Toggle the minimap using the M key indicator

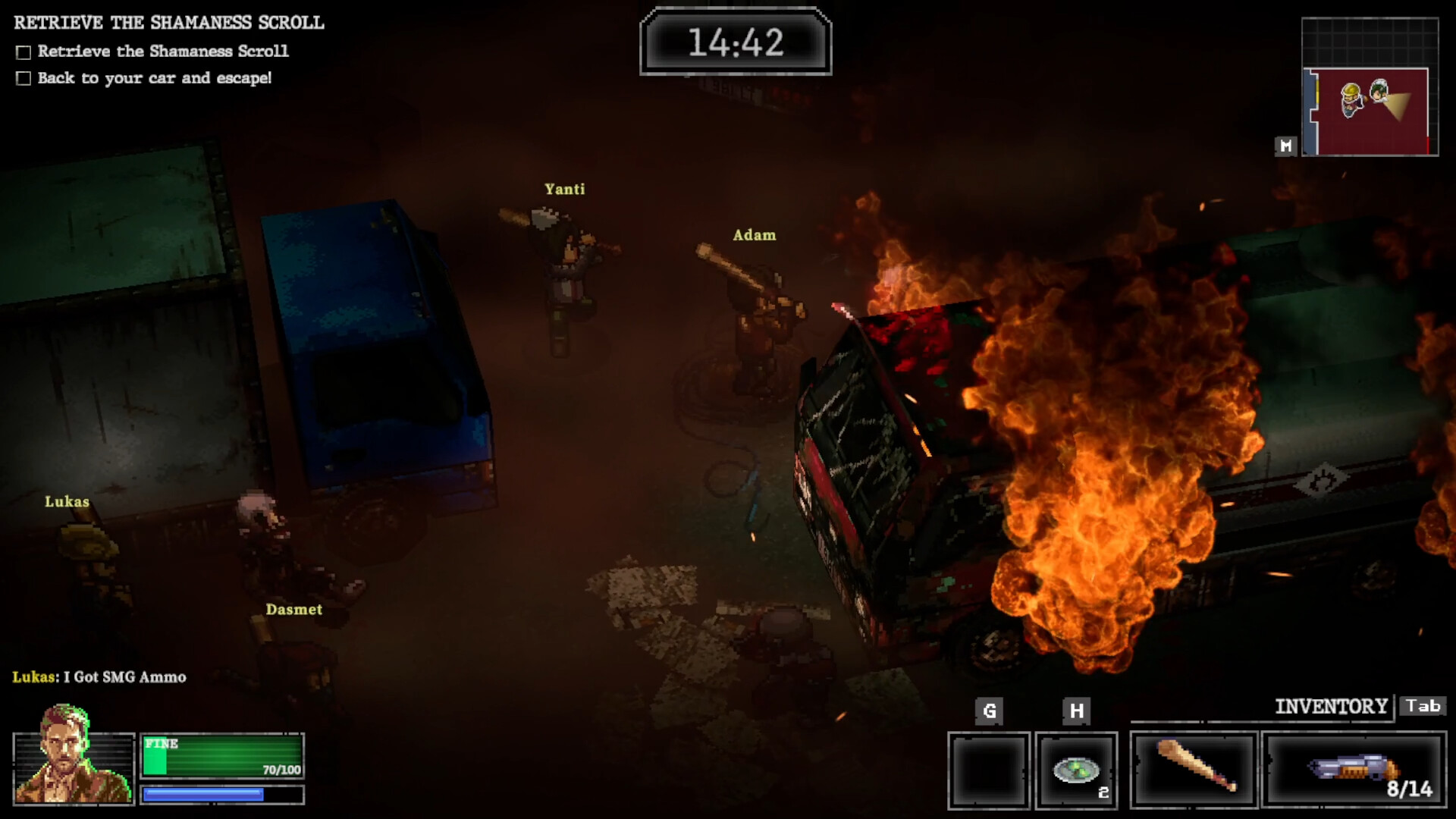[1285, 147]
